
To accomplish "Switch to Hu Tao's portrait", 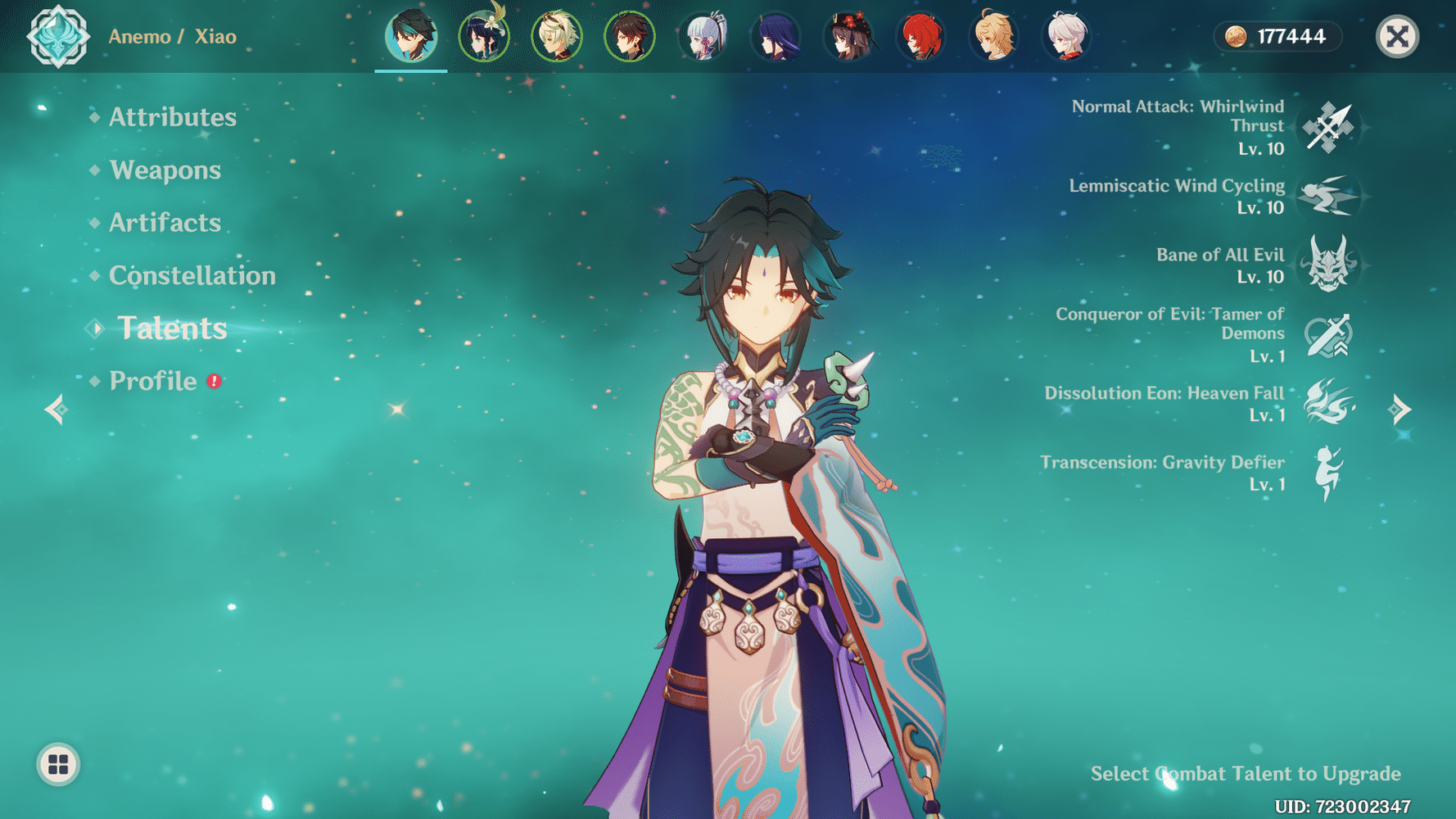I will click(x=848, y=36).
